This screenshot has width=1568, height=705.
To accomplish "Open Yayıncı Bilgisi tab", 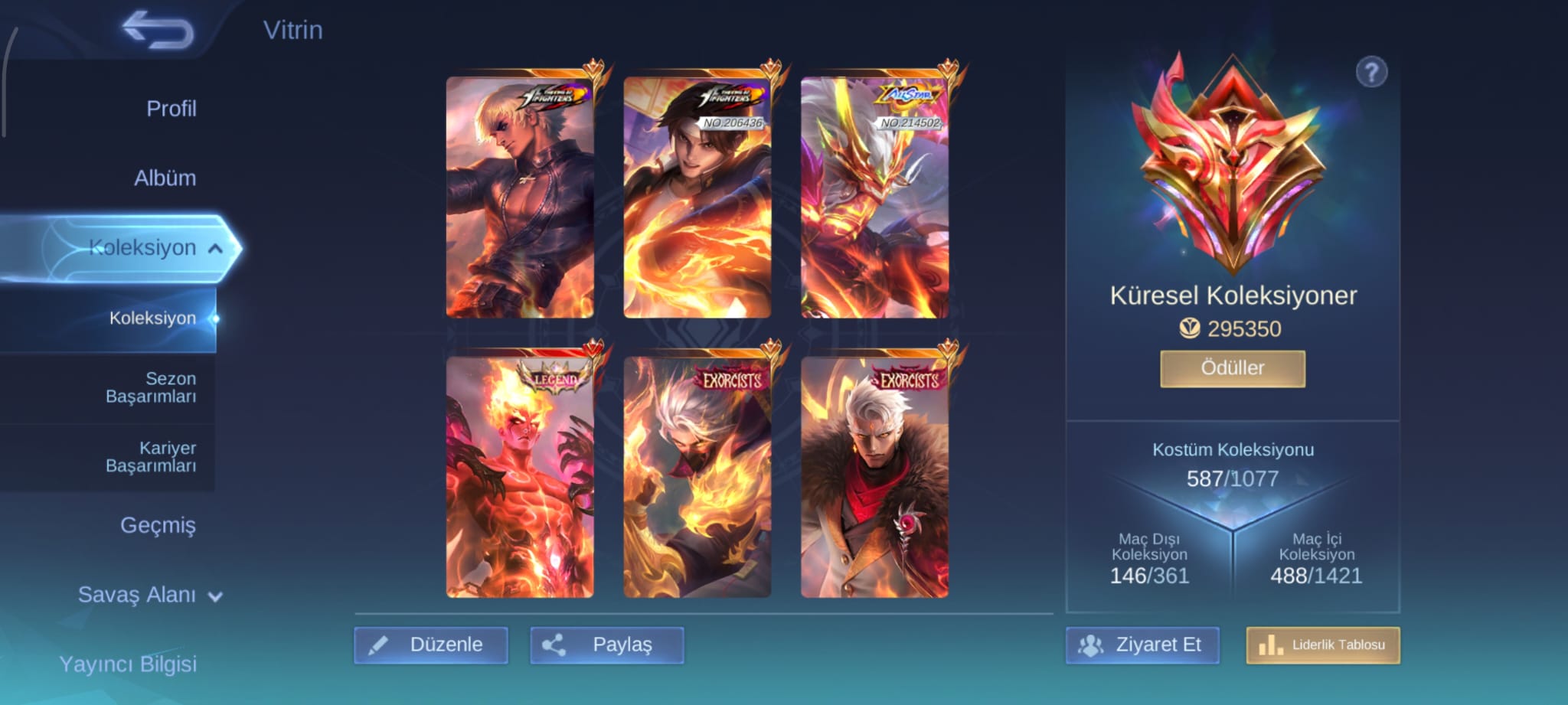I will point(128,664).
